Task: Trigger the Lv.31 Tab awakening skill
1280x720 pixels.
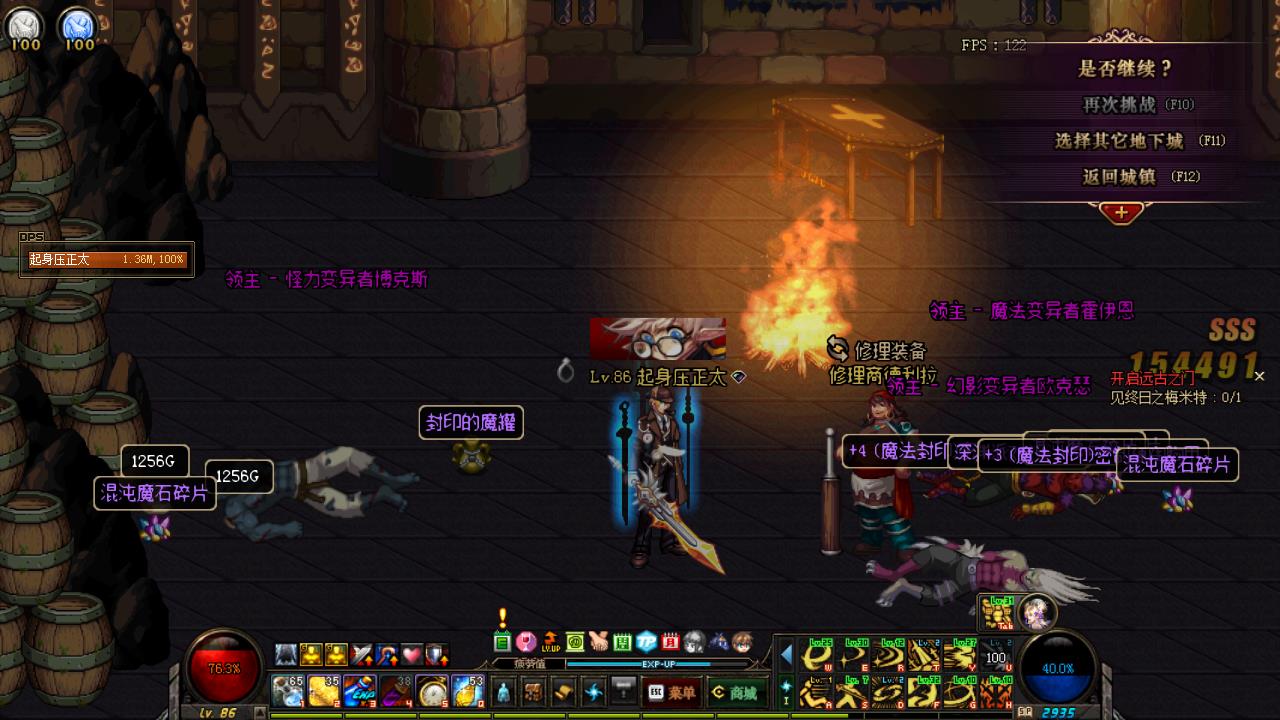Action: [x=996, y=612]
